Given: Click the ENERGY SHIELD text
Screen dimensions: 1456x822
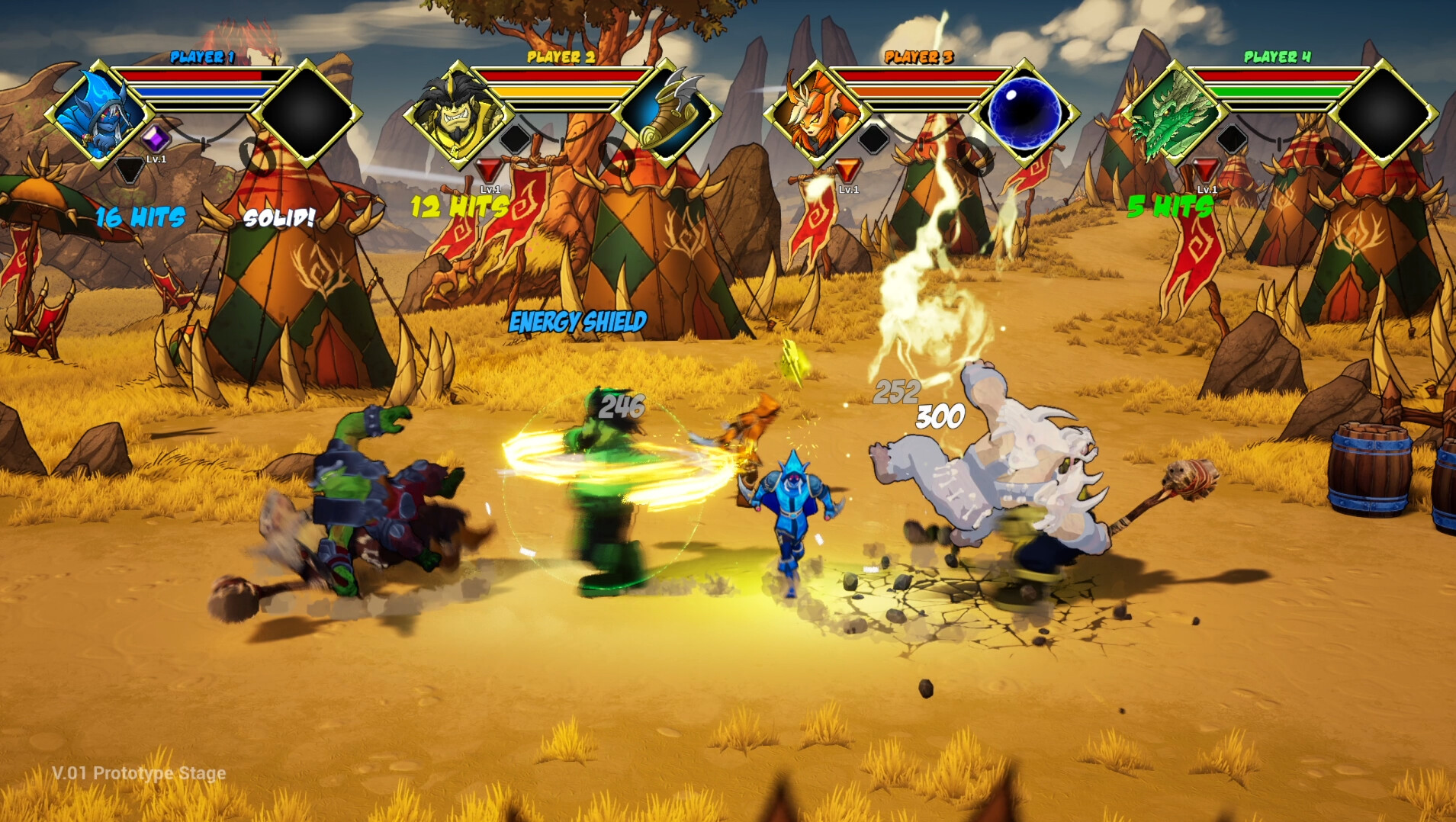Looking at the screenshot, I should tap(578, 320).
